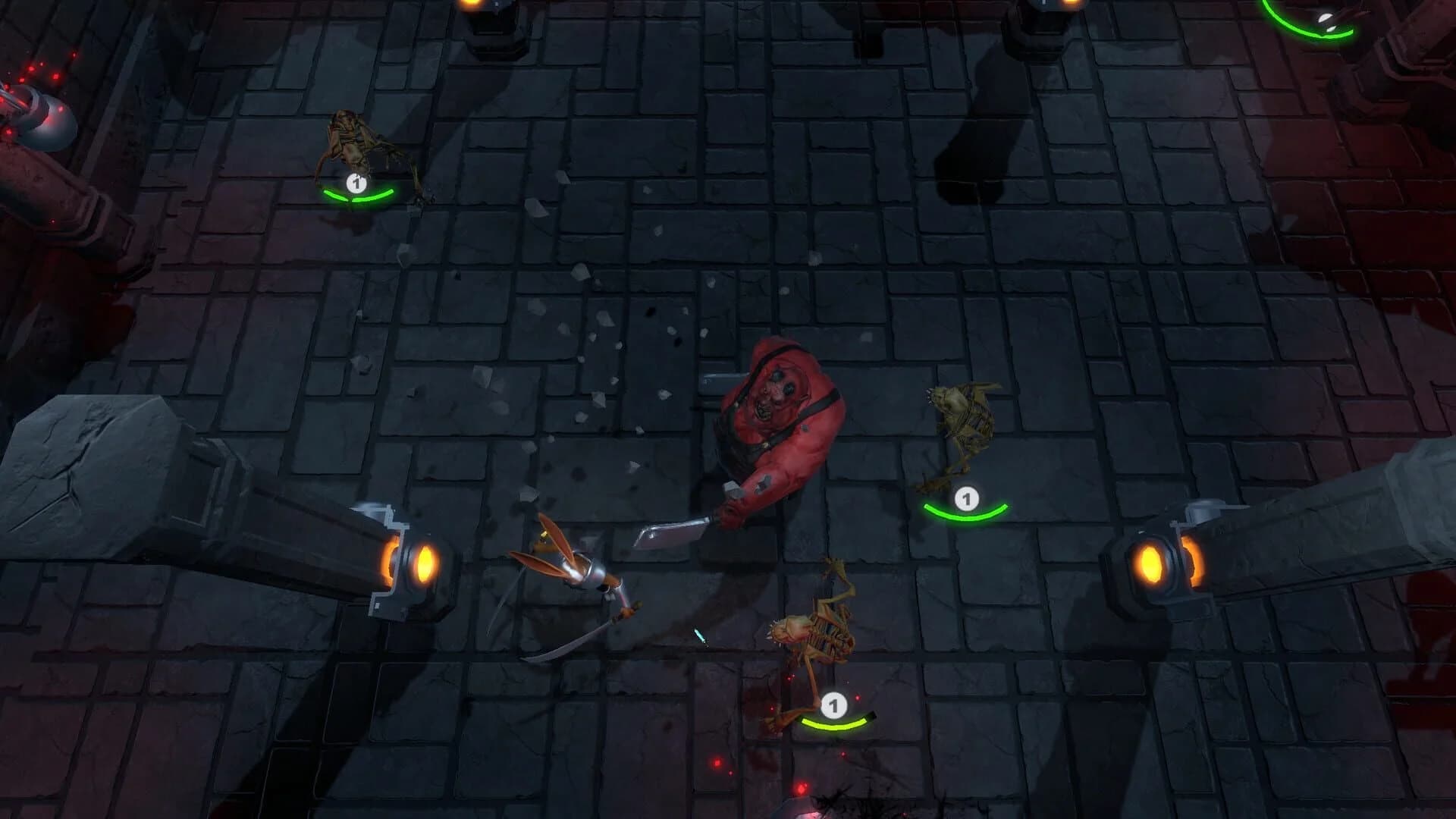The height and width of the screenshot is (819, 1456).
Task: Click the rabbit's glowing blue blade tip
Action: click(x=698, y=635)
